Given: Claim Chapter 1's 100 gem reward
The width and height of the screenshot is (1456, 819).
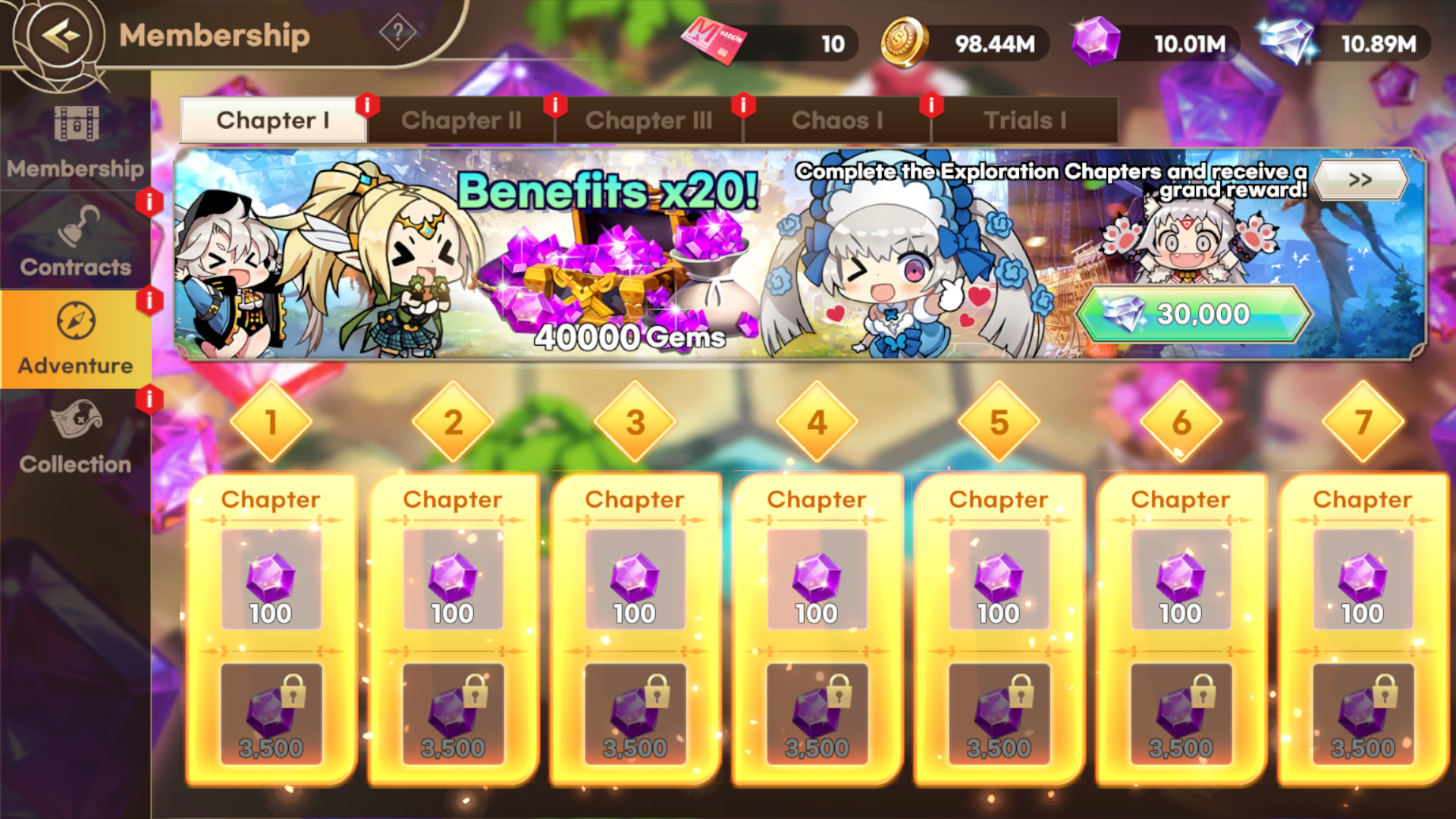Looking at the screenshot, I should (x=271, y=580).
